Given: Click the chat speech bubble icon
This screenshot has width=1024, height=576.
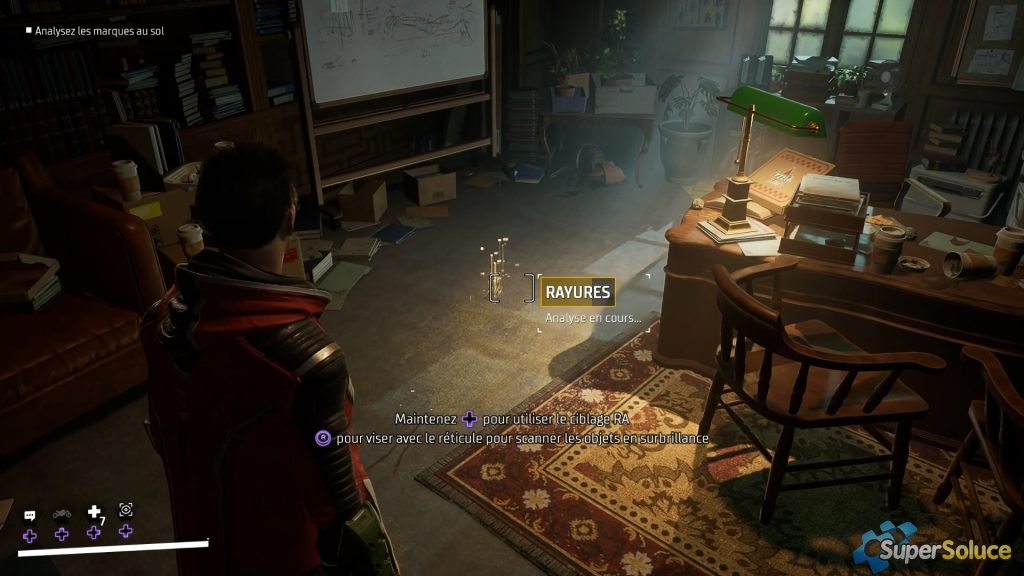Looking at the screenshot, I should (x=30, y=514).
